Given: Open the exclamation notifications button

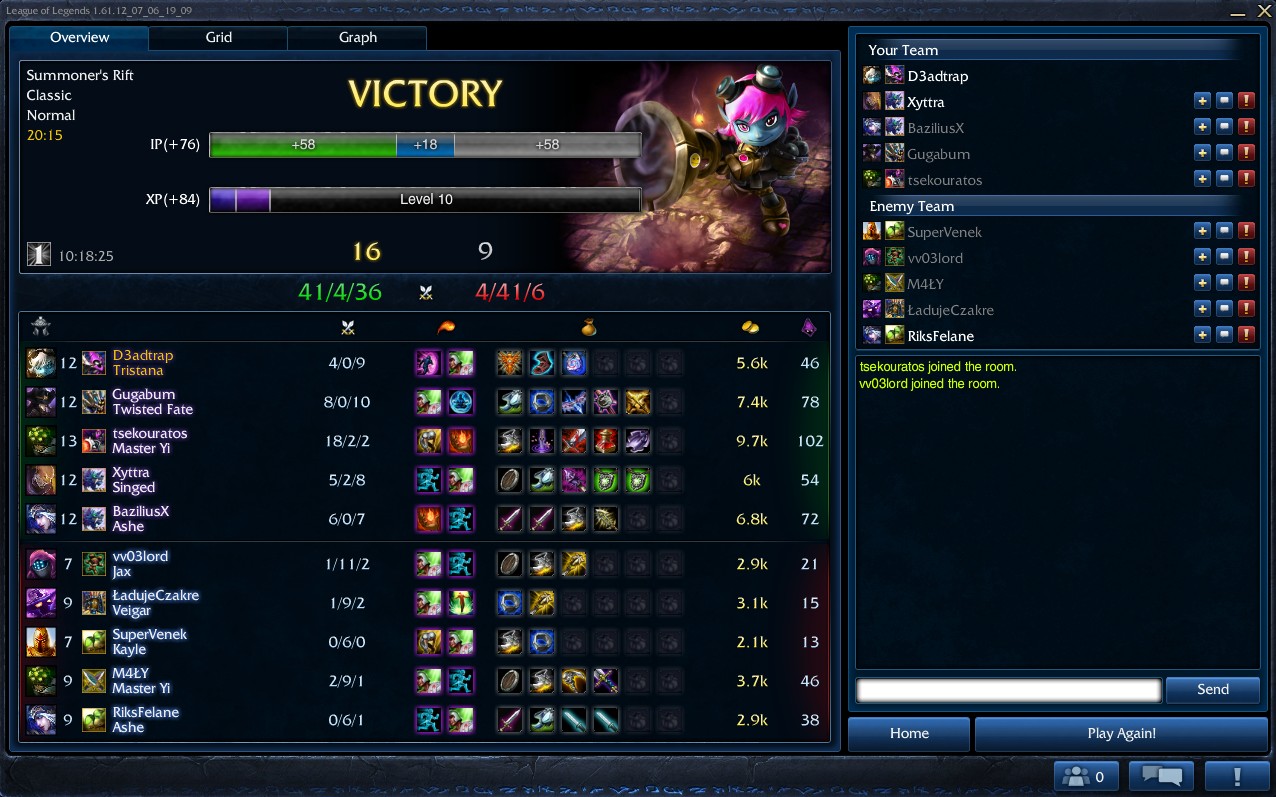Looking at the screenshot, I should pos(1237,776).
